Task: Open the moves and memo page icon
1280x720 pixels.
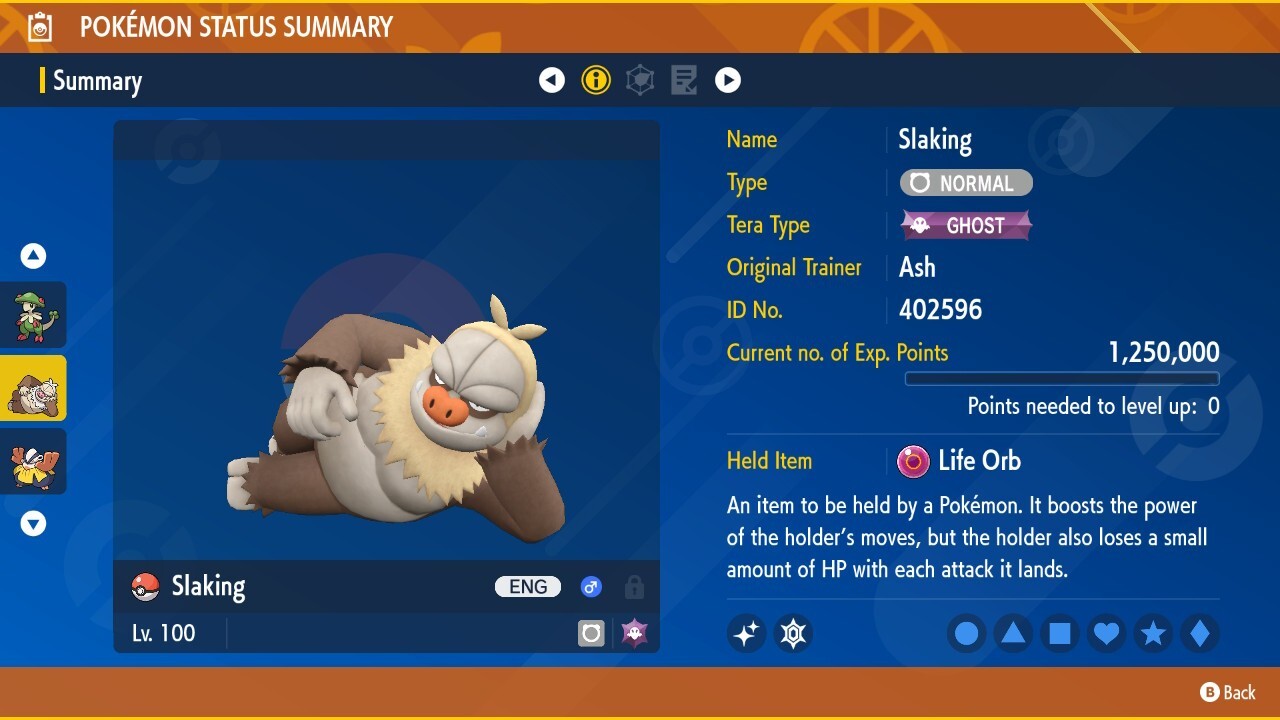Action: click(683, 80)
